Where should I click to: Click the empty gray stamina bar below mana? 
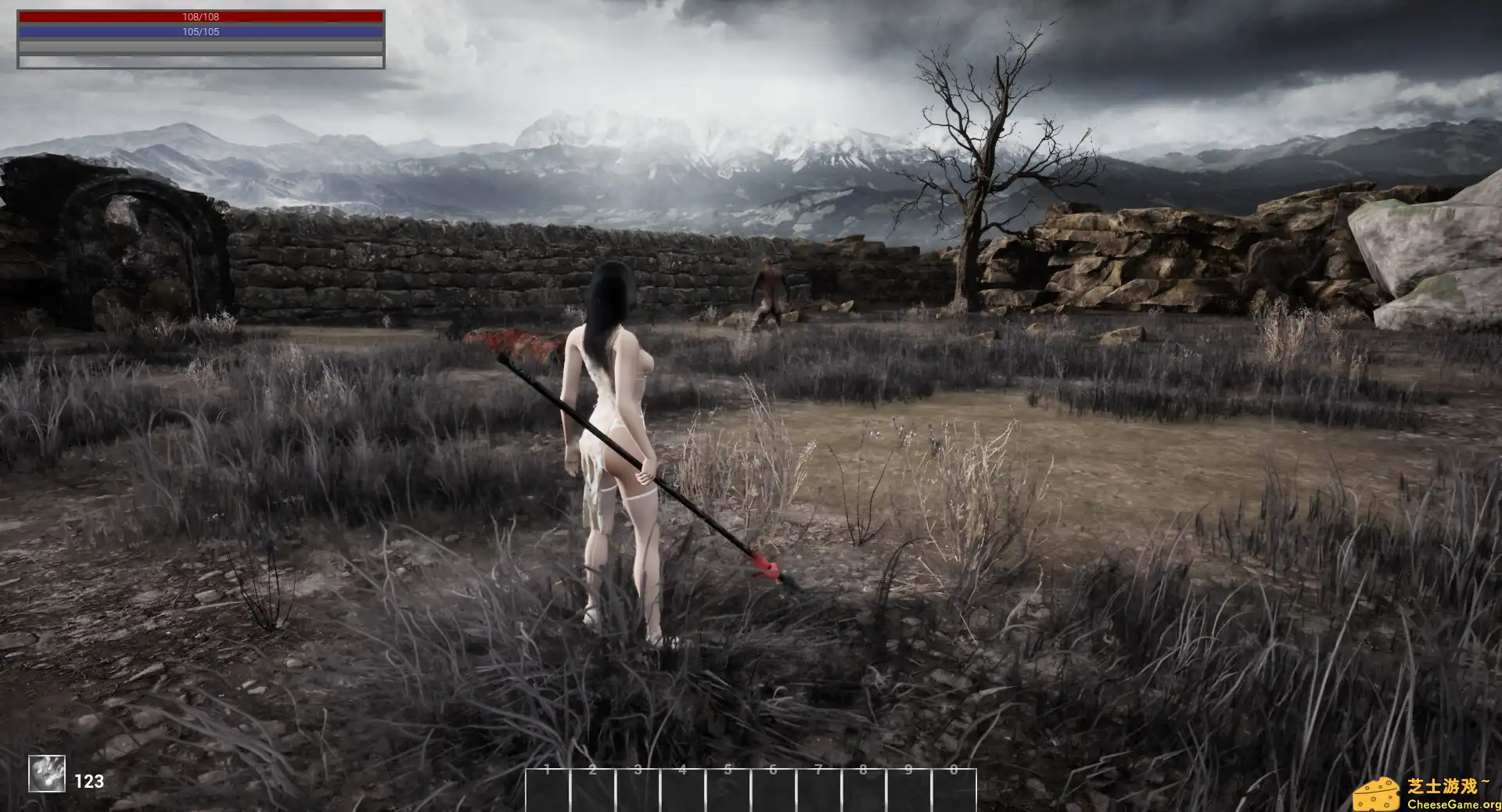point(202,47)
